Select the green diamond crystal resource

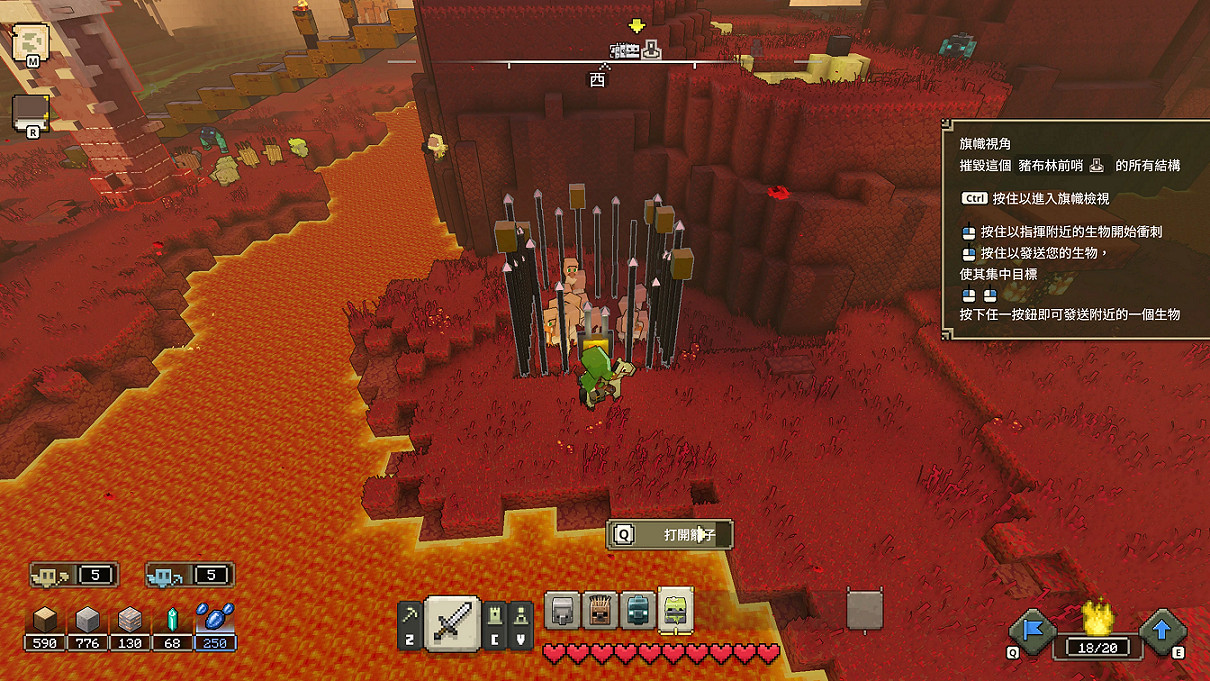172,621
